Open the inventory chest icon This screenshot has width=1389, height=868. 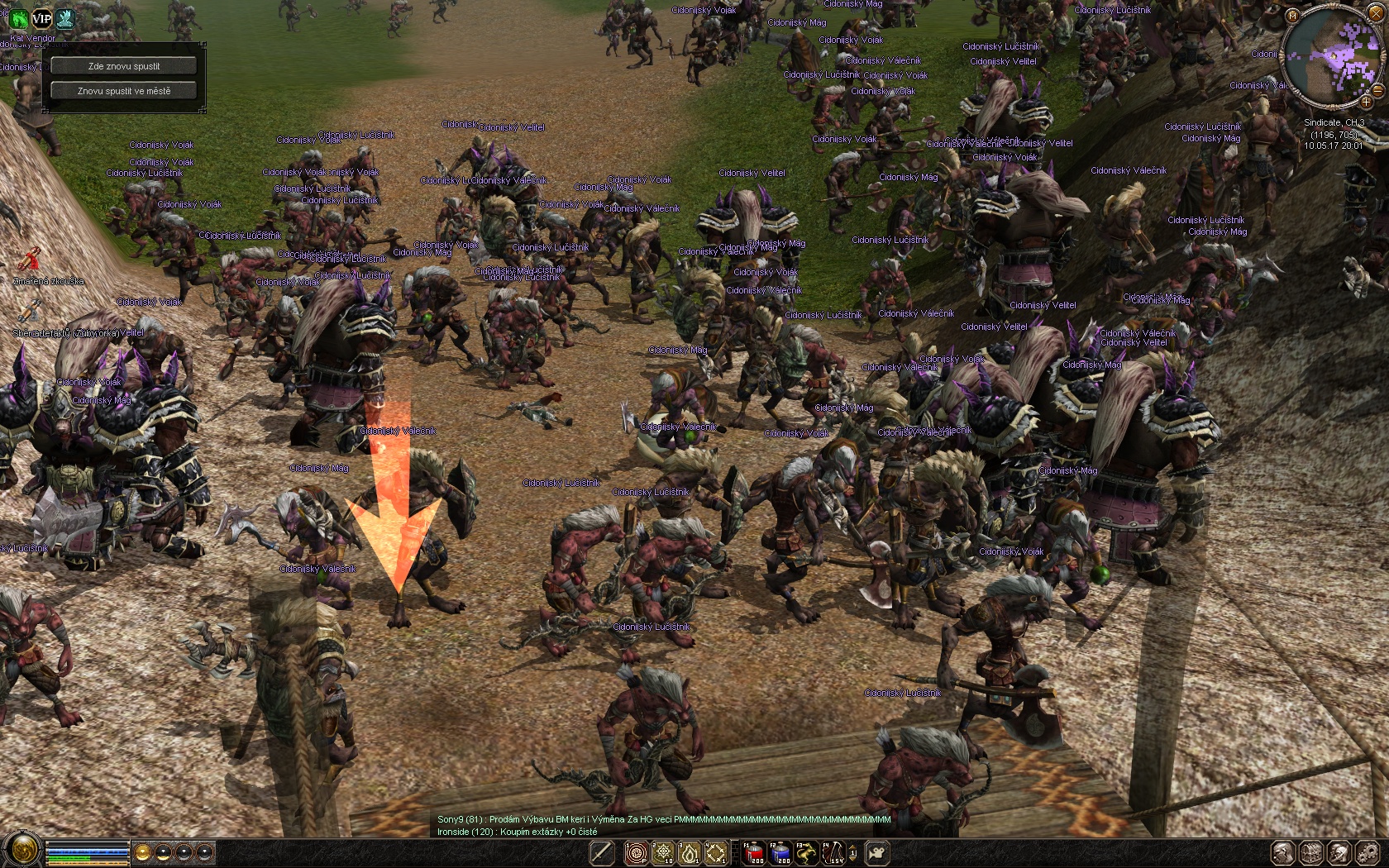[x=1311, y=853]
